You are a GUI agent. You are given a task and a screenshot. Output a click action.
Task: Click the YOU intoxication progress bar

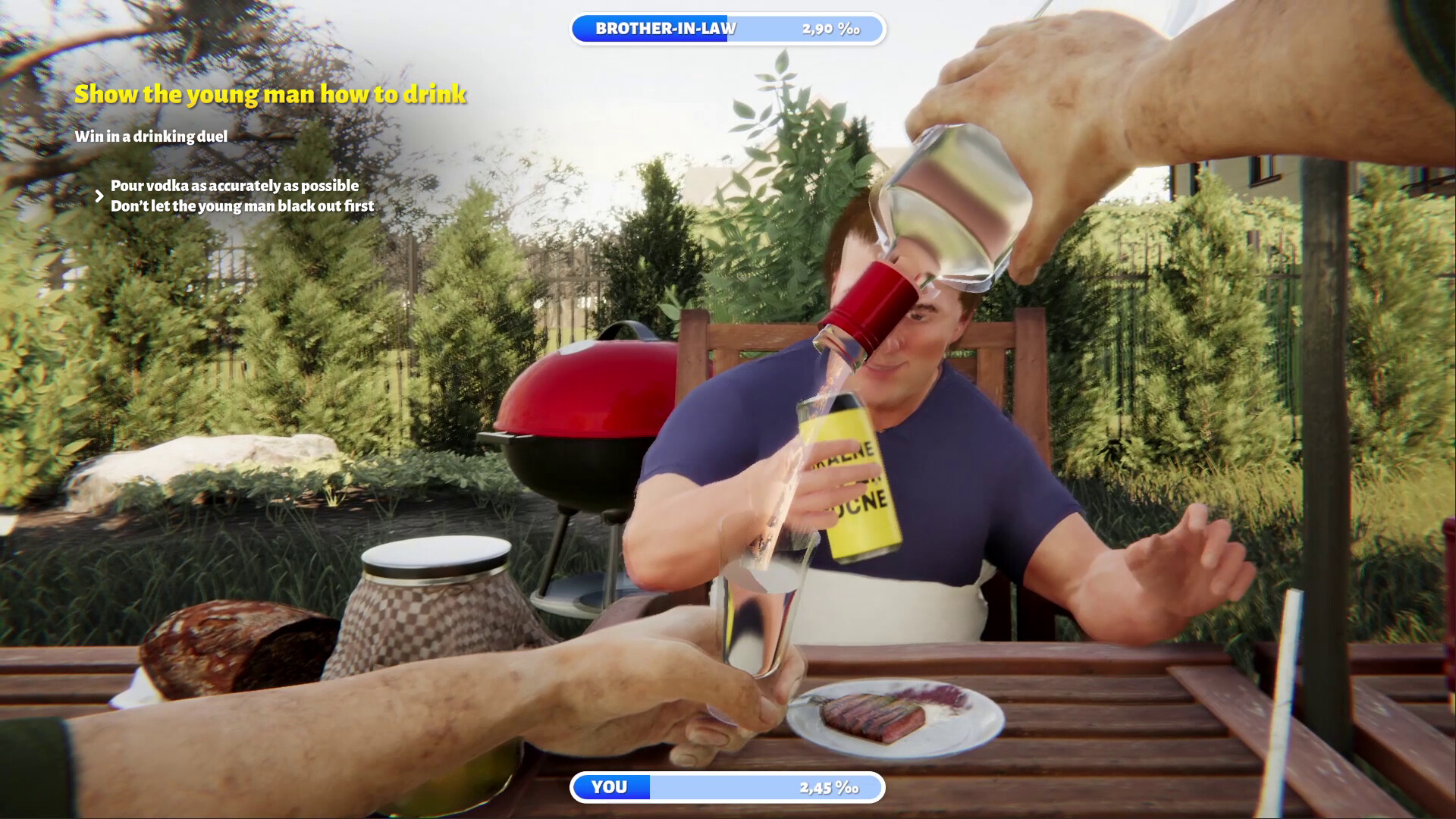(726, 787)
